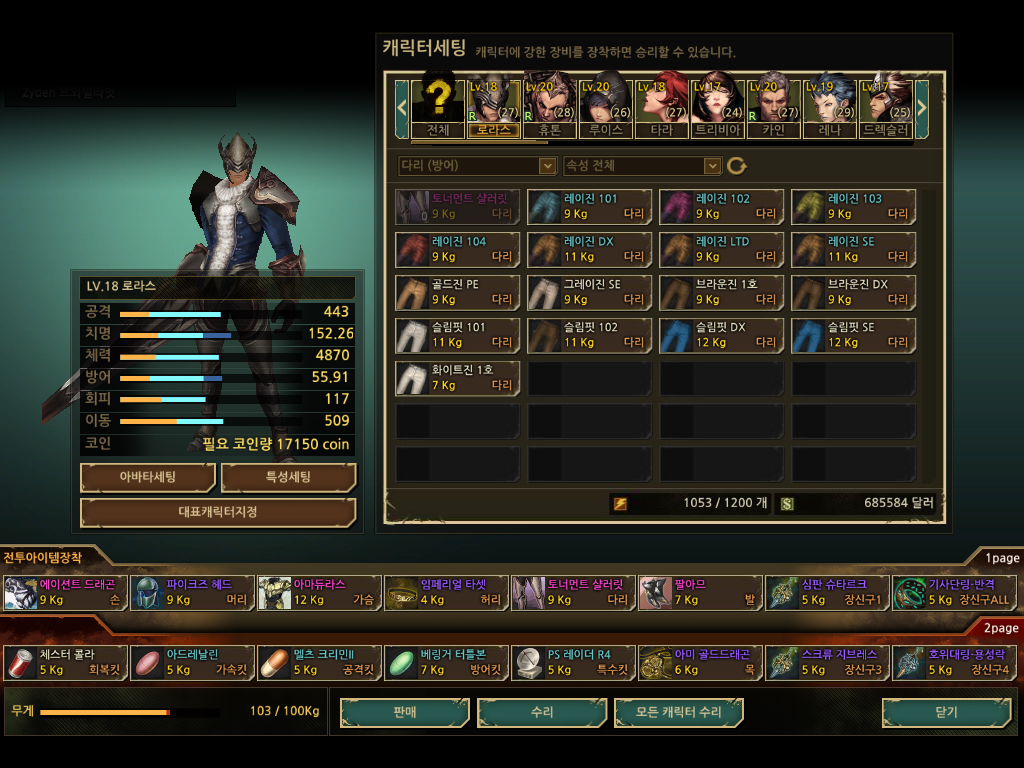Image resolution: width=1024 pixels, height=768 pixels.
Task: Select the 레이진 101 leg item
Action: click(590, 207)
